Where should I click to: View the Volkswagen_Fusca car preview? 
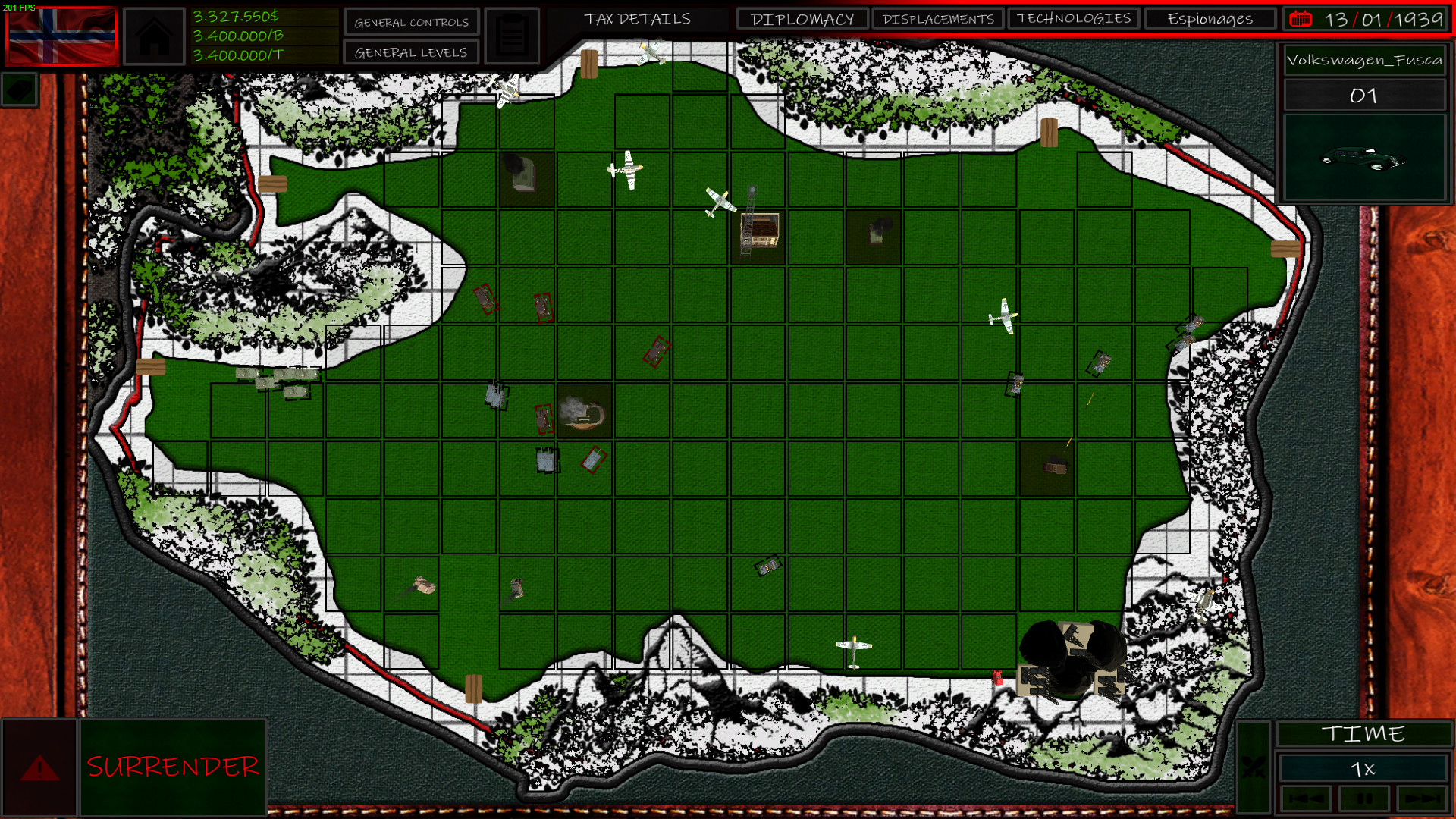pyautogui.click(x=1364, y=157)
